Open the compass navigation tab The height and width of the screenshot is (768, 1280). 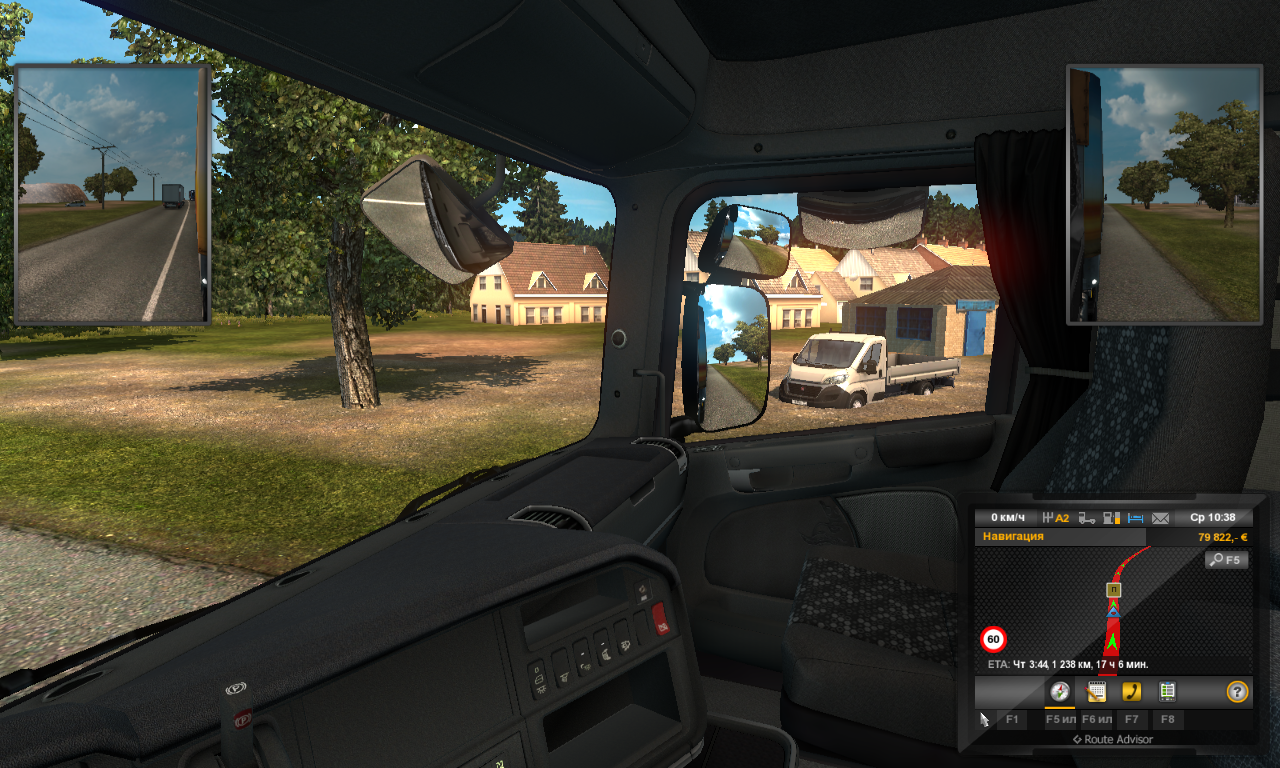(1060, 691)
